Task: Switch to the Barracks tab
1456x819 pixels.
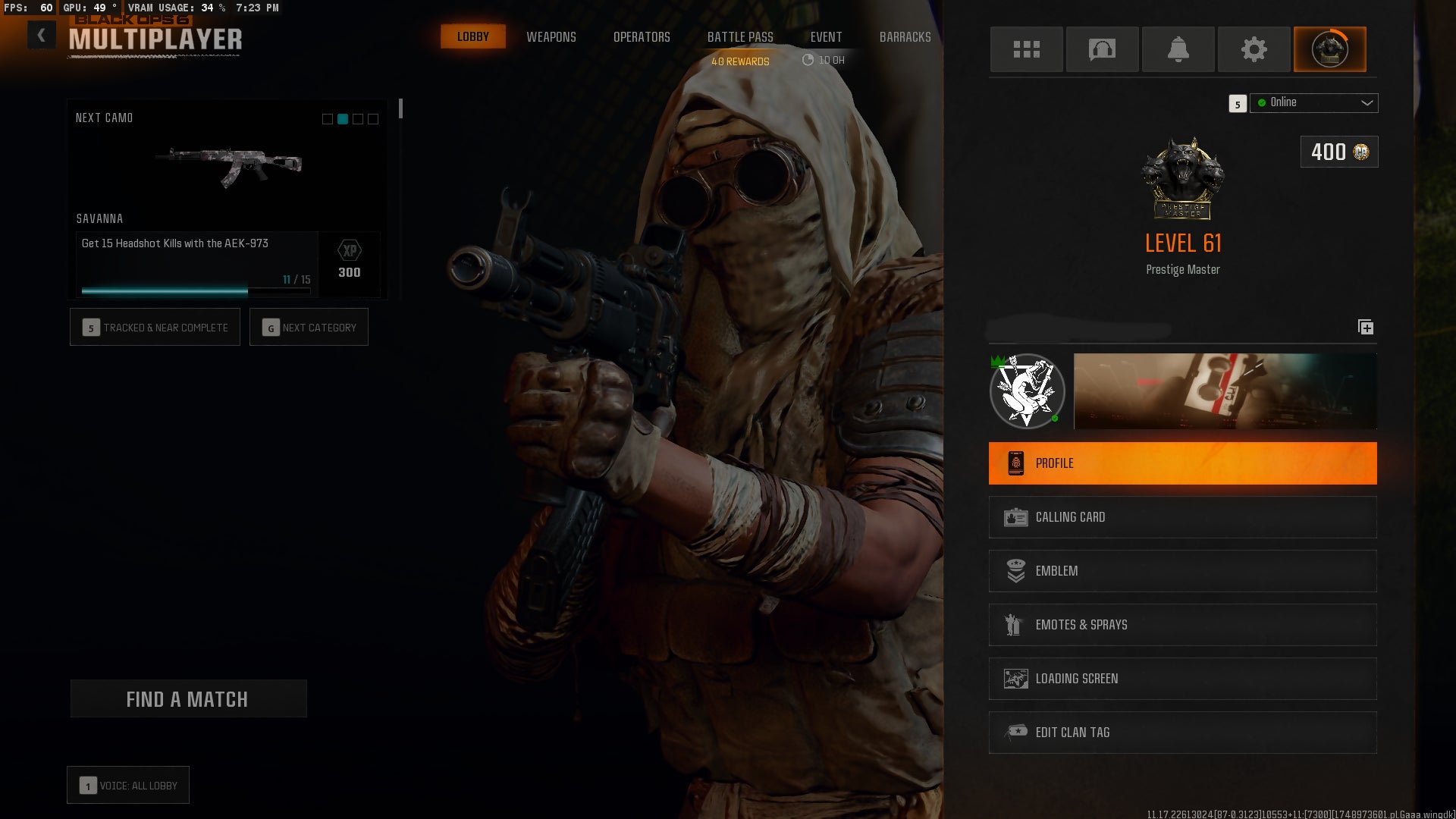Action: (905, 36)
